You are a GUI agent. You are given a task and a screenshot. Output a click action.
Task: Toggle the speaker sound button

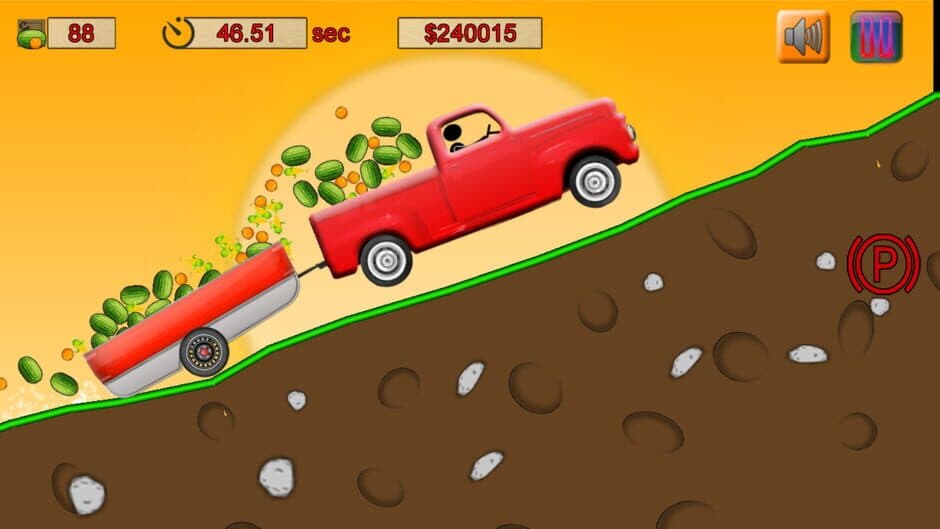[x=803, y=37]
